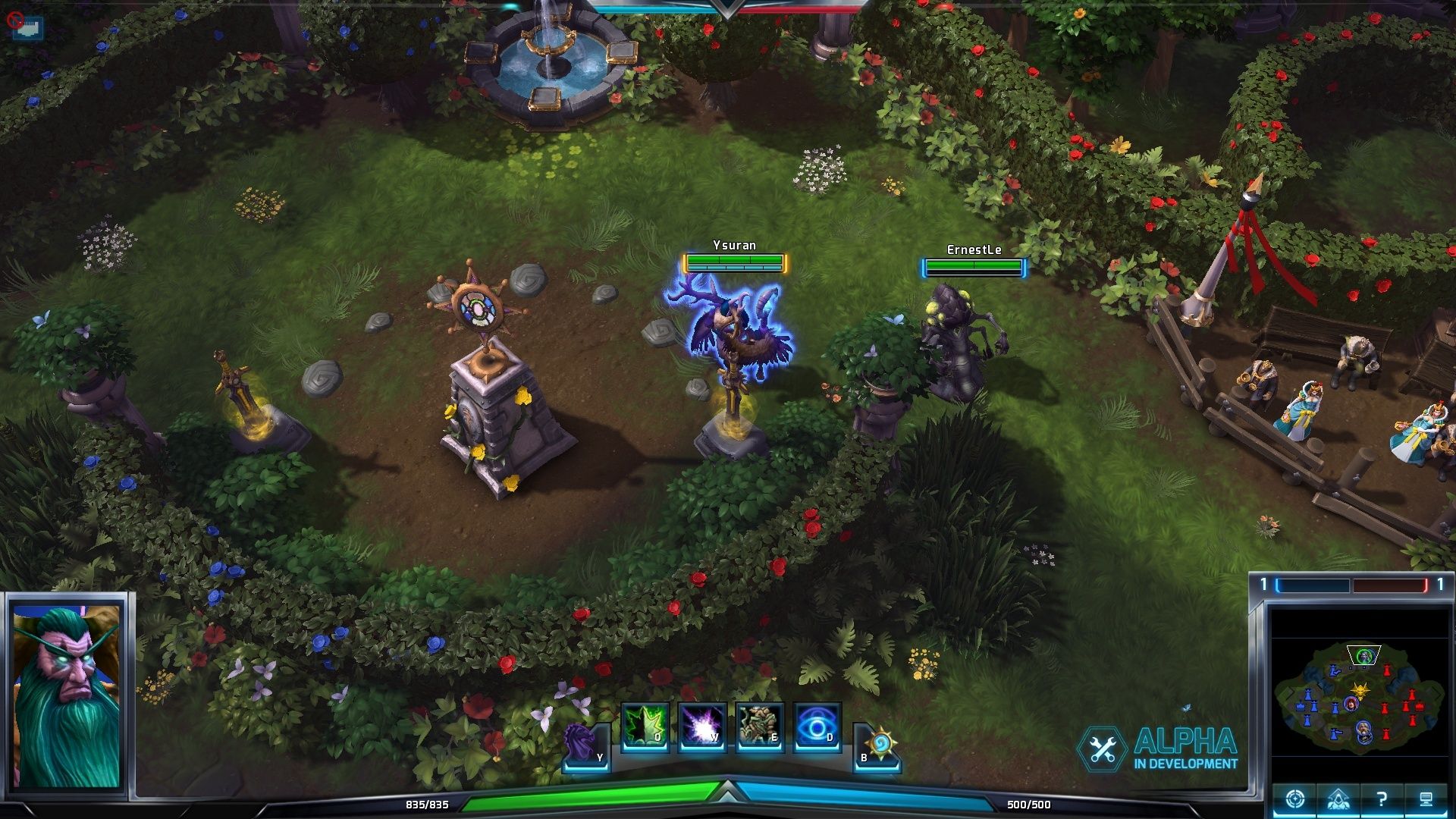Select the crosshair ping button under minimap
This screenshot has width=1456, height=819.
pyautogui.click(x=1294, y=799)
